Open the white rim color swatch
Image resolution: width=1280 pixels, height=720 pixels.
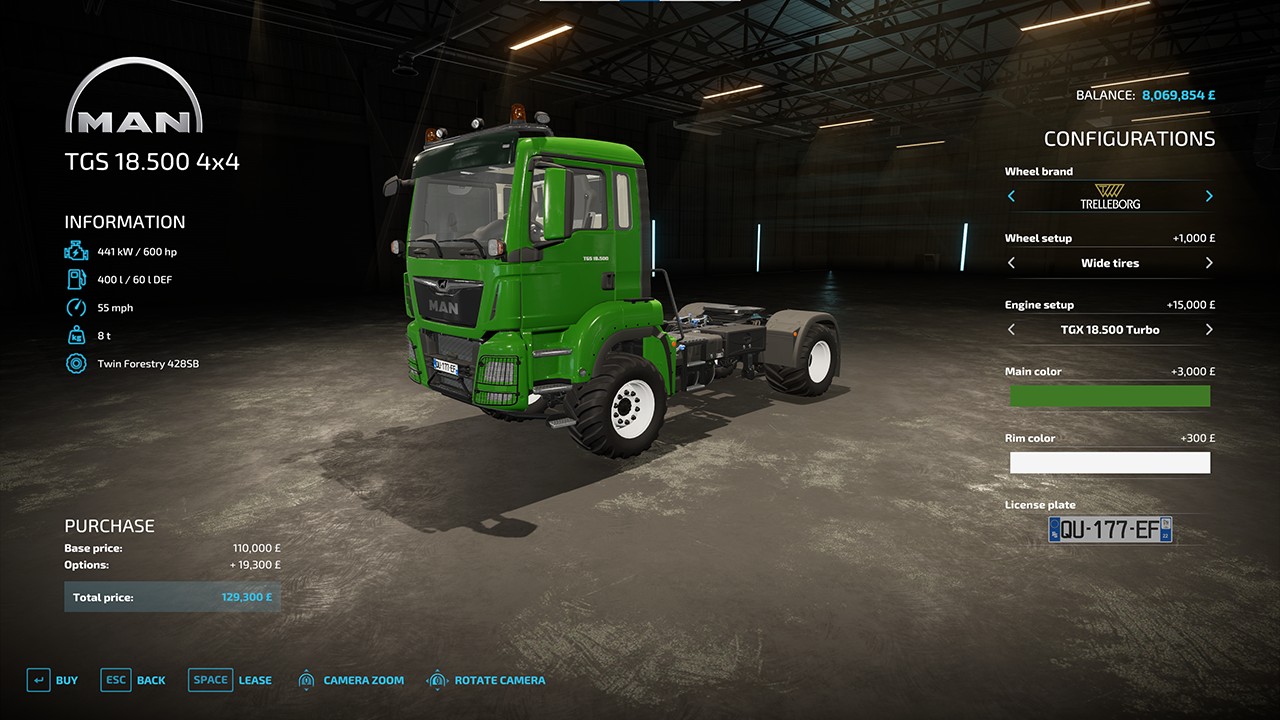[1109, 462]
